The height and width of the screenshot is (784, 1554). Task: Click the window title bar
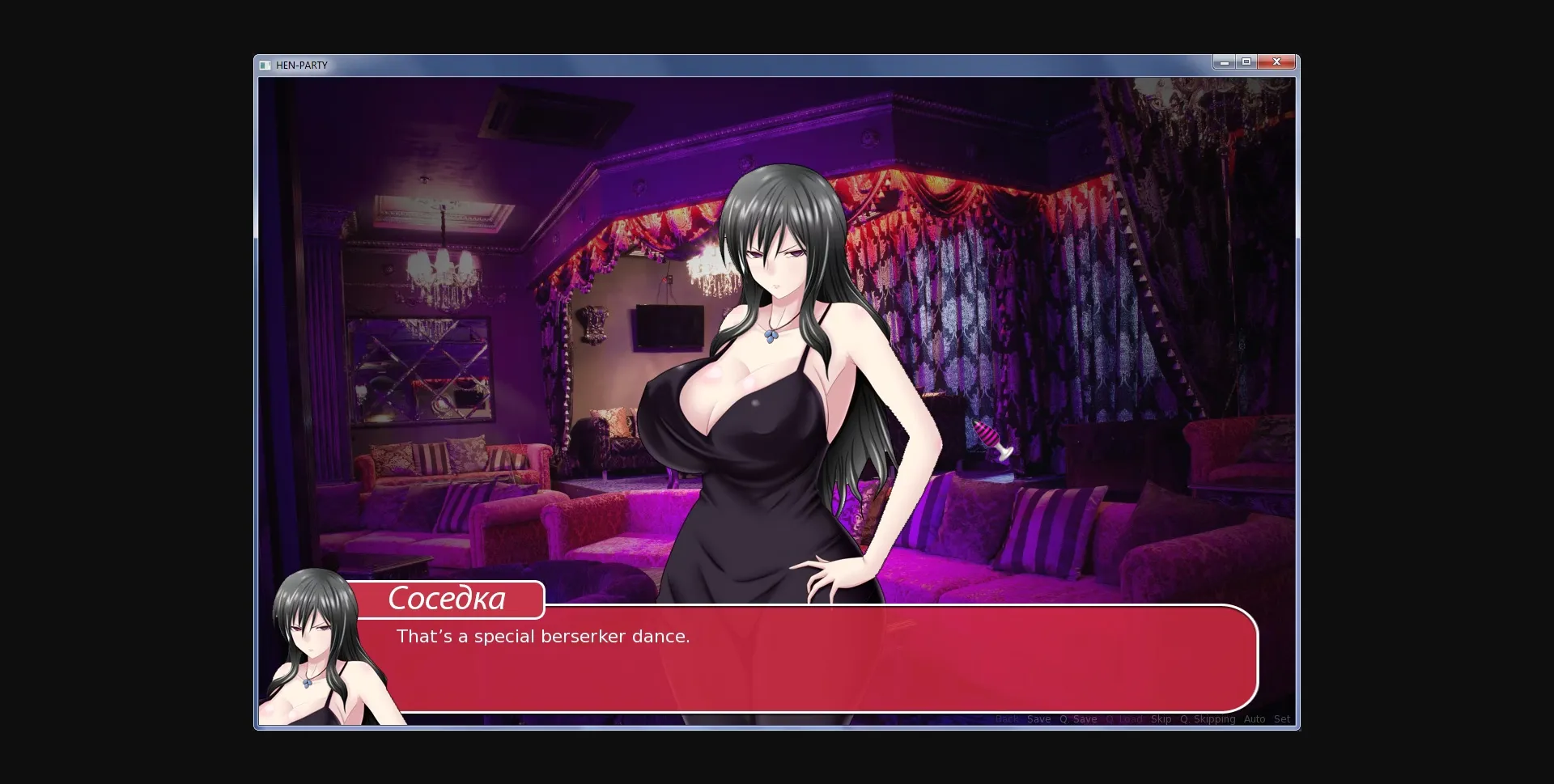[728, 63]
